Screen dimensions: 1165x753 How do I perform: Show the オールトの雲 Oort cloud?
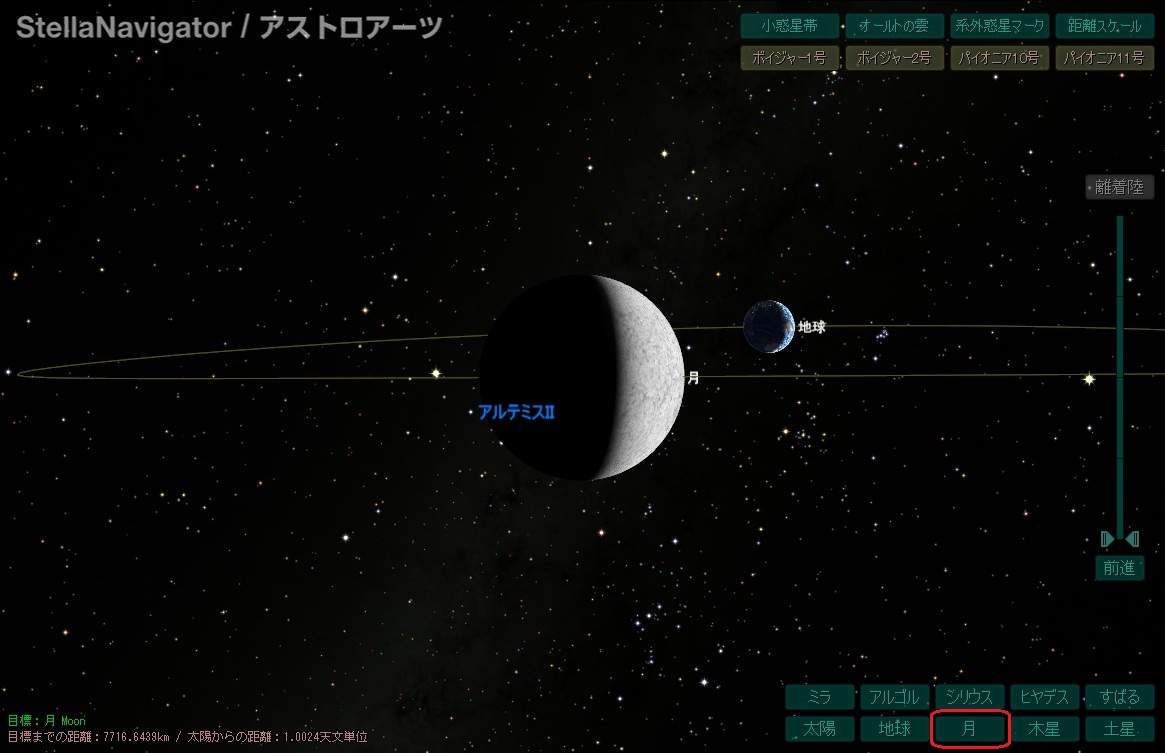point(893,26)
